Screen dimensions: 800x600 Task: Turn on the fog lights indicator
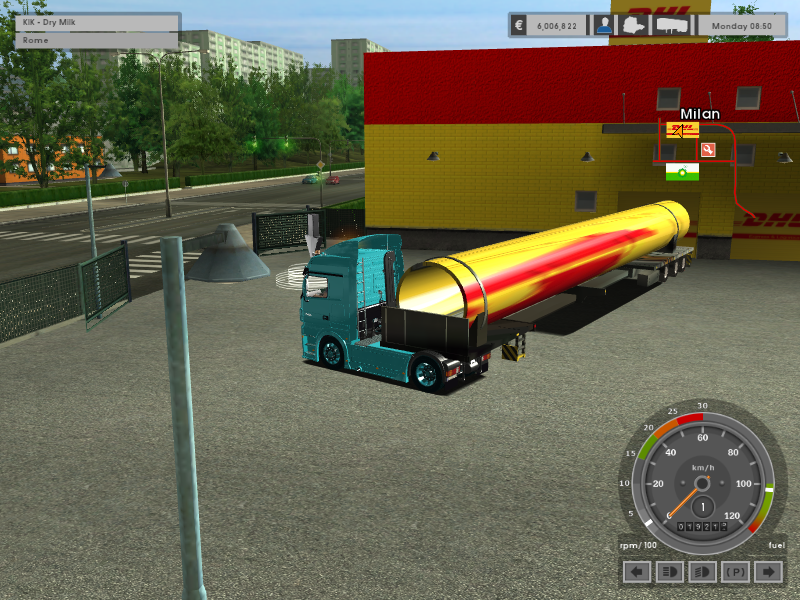[702, 572]
